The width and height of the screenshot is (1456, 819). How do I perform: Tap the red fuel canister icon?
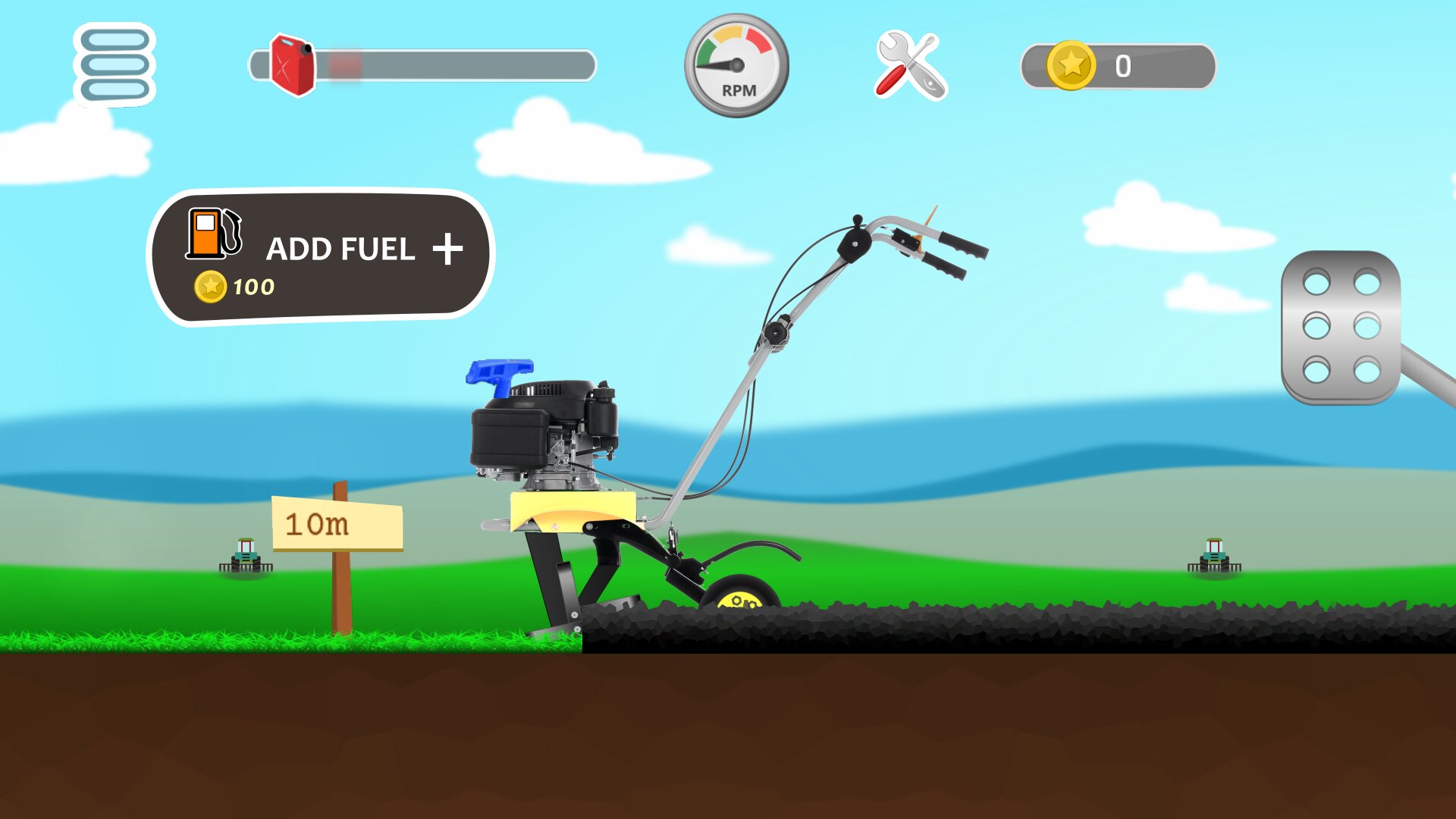[293, 65]
